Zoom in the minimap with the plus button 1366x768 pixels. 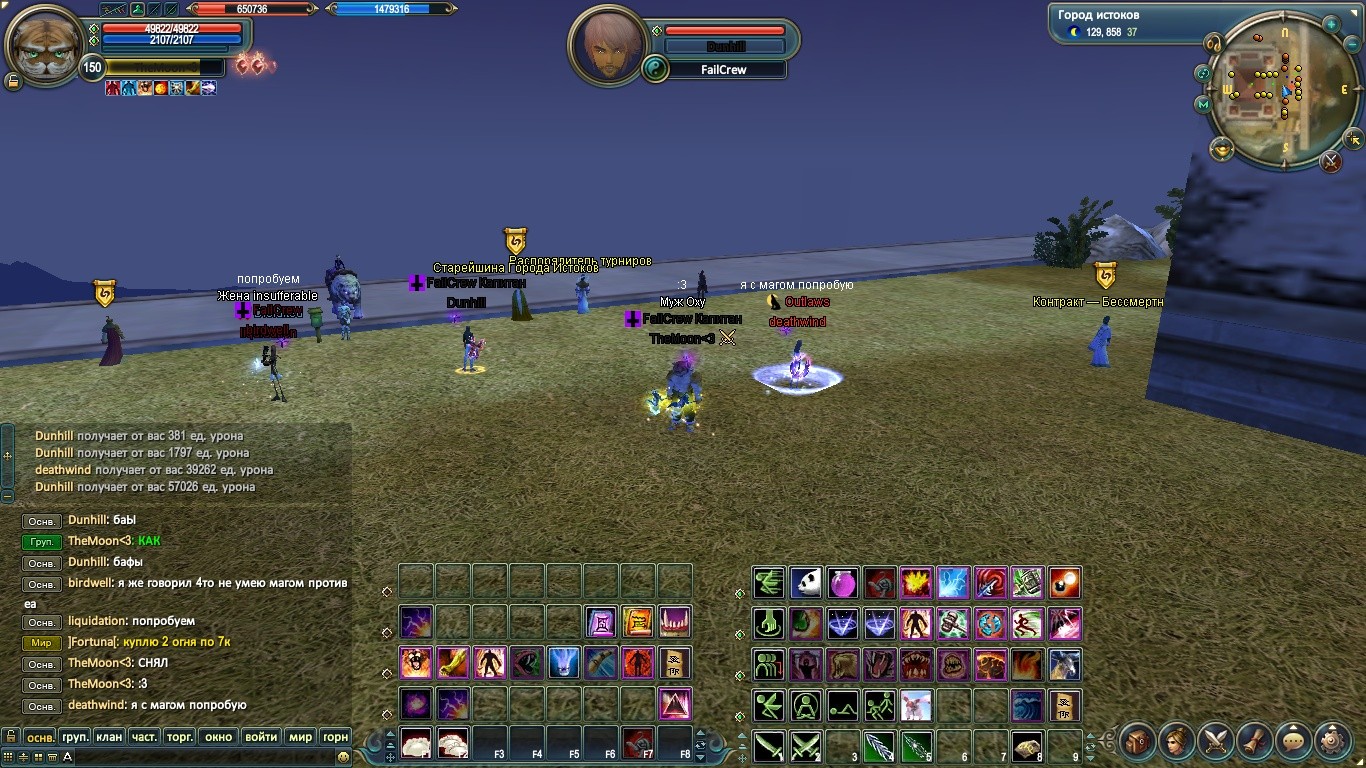1330,24
